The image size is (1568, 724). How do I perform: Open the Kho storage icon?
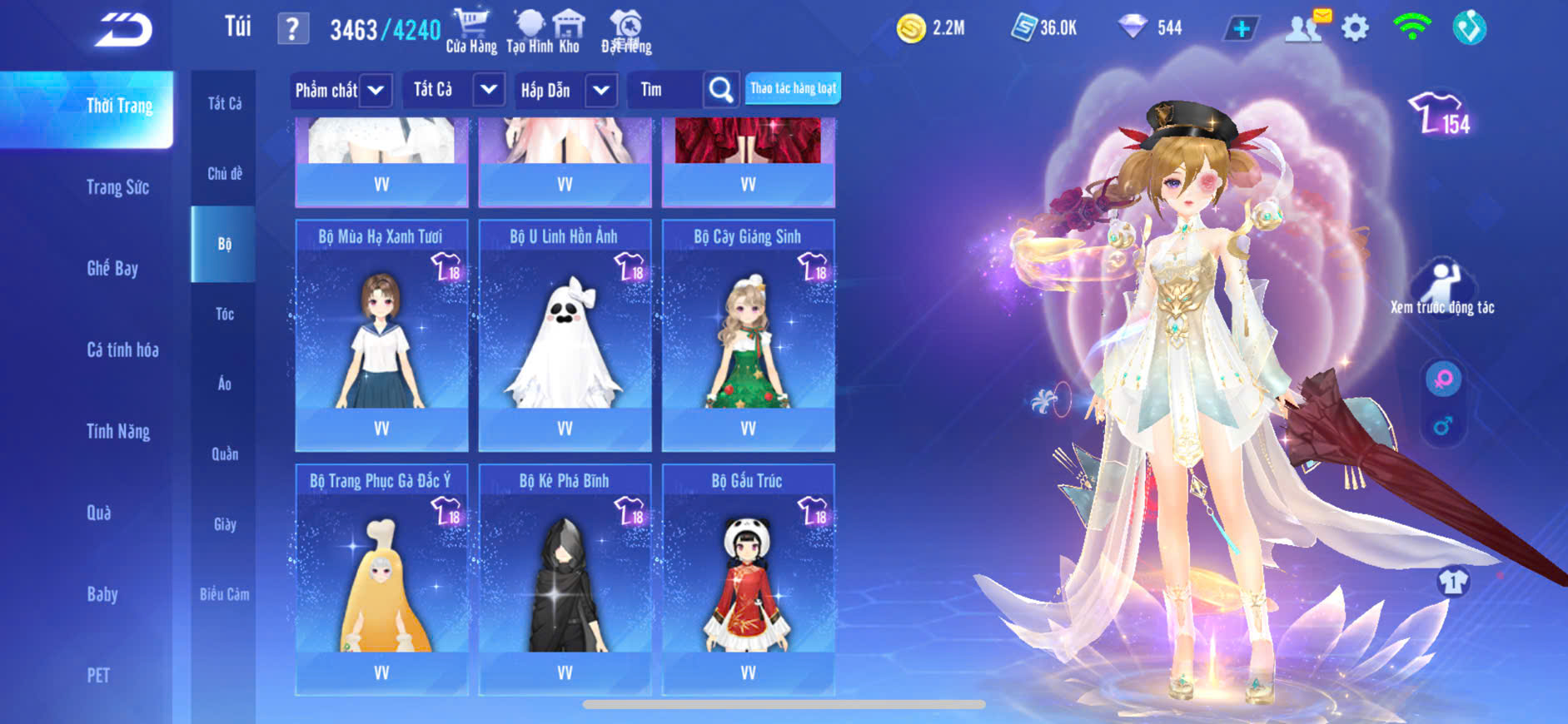(x=569, y=31)
